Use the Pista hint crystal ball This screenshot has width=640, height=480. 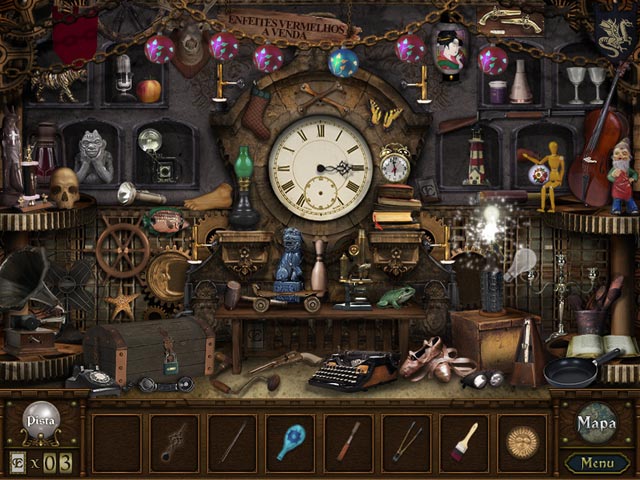point(40,420)
